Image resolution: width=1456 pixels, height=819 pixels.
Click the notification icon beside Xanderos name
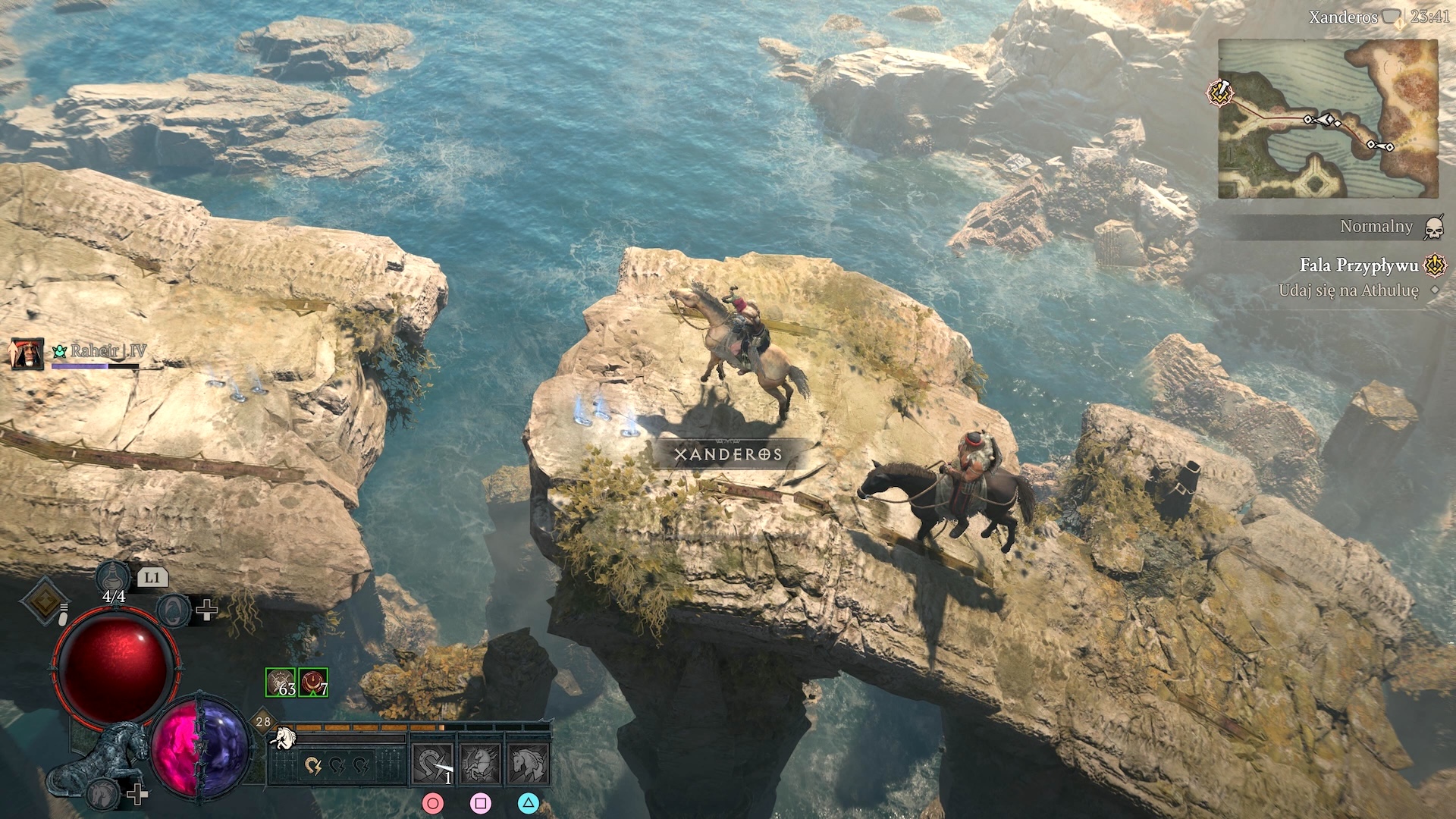(1392, 17)
